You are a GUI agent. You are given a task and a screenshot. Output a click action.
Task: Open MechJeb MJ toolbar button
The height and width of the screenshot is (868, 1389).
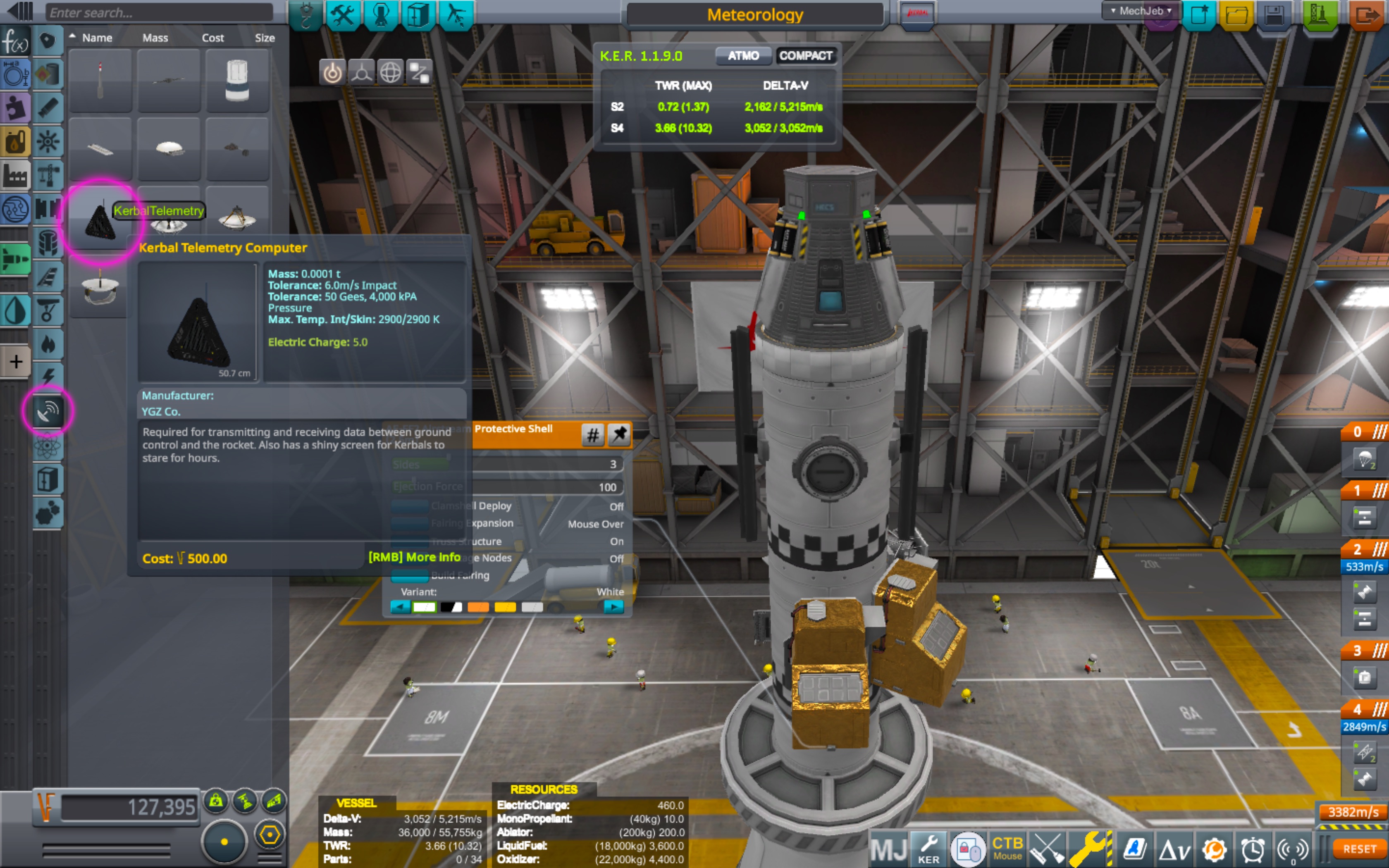888,849
